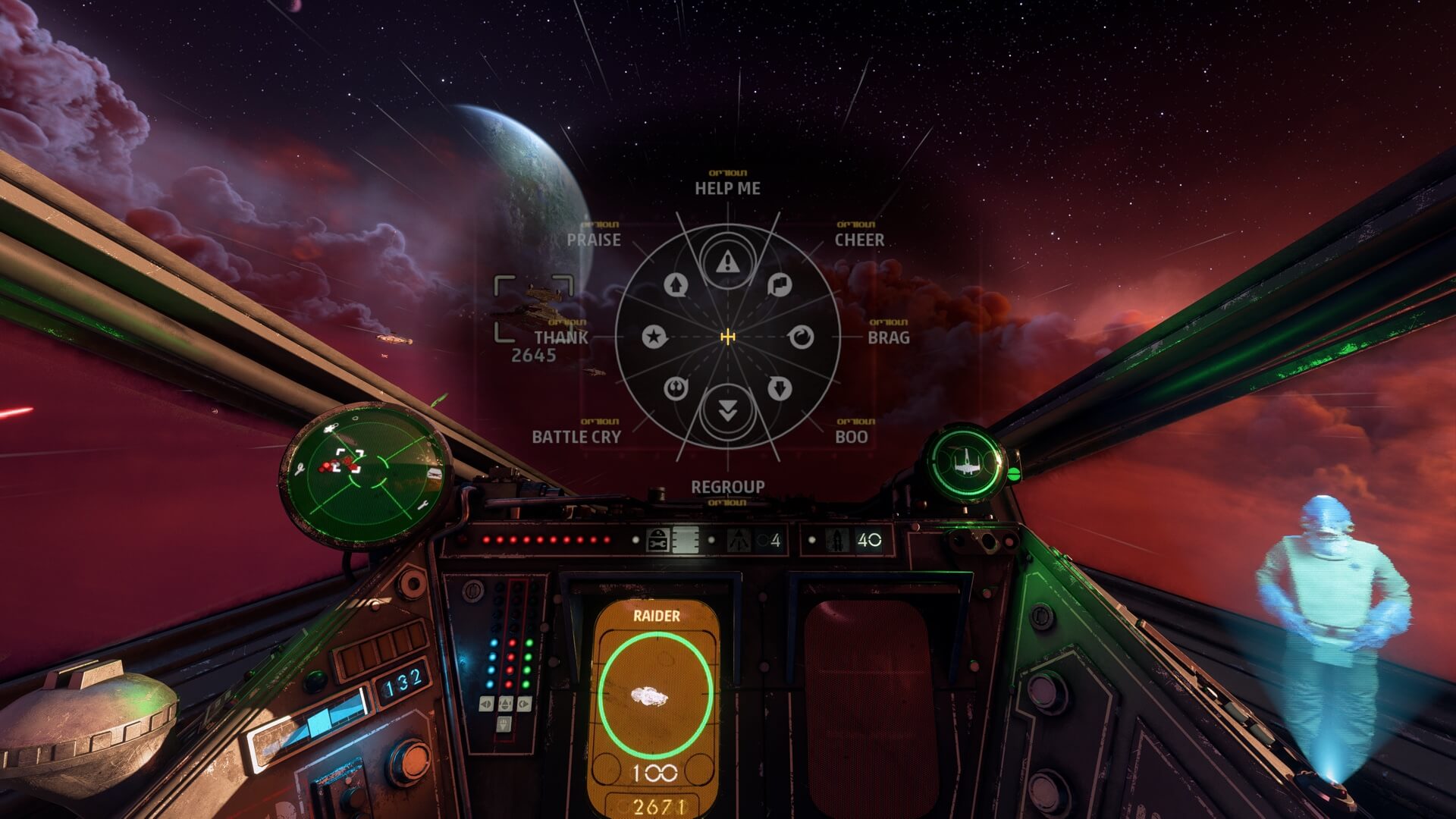Image resolution: width=1456 pixels, height=819 pixels.
Task: Select the Help Me warning icon
Action: [x=727, y=262]
